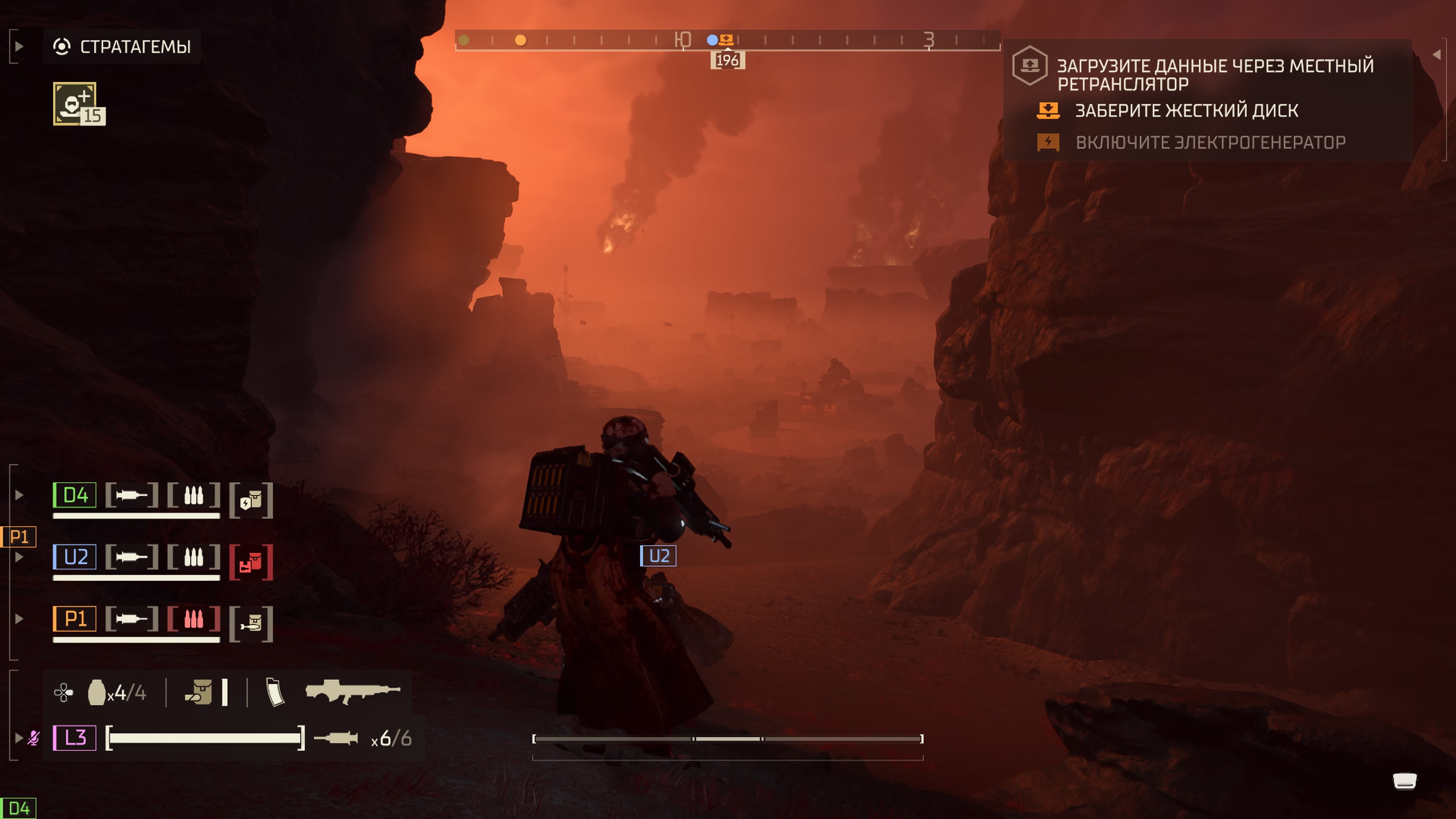This screenshot has width=1456, height=819.
Task: Choose squad member P1's name tag in the squad list
Action: point(75,619)
